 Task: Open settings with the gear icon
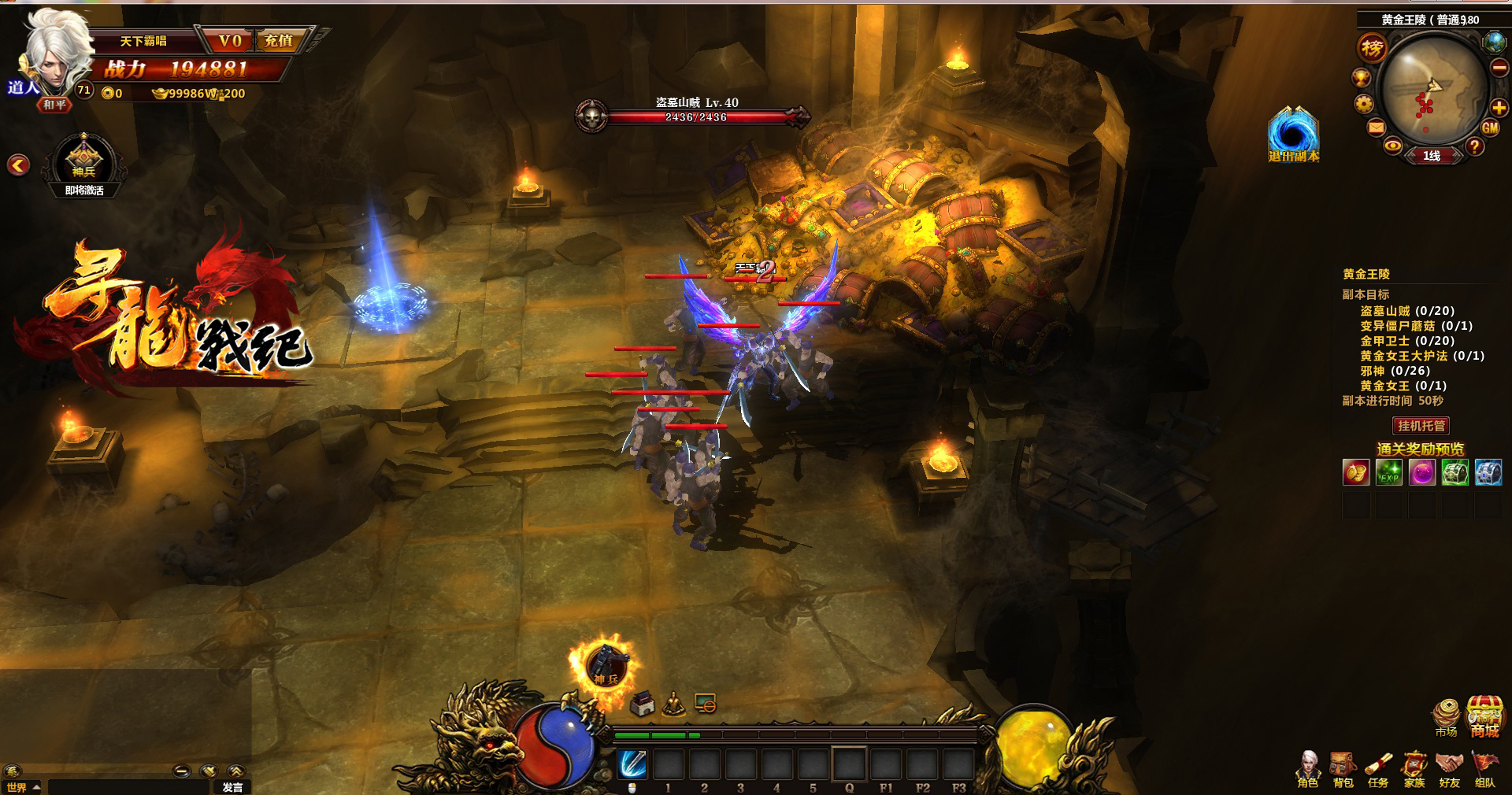tap(1364, 104)
